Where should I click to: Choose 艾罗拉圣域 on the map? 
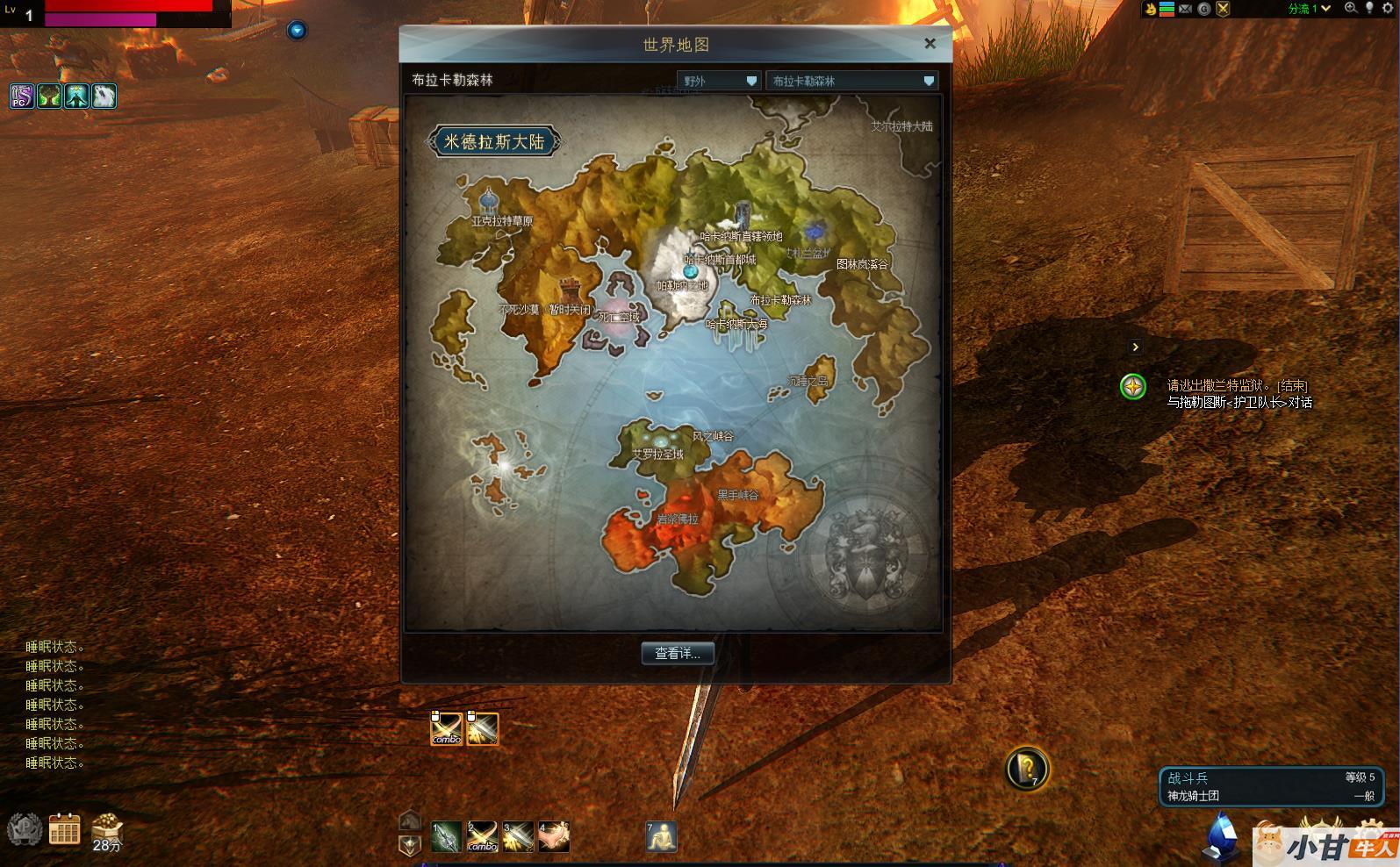pos(657,454)
